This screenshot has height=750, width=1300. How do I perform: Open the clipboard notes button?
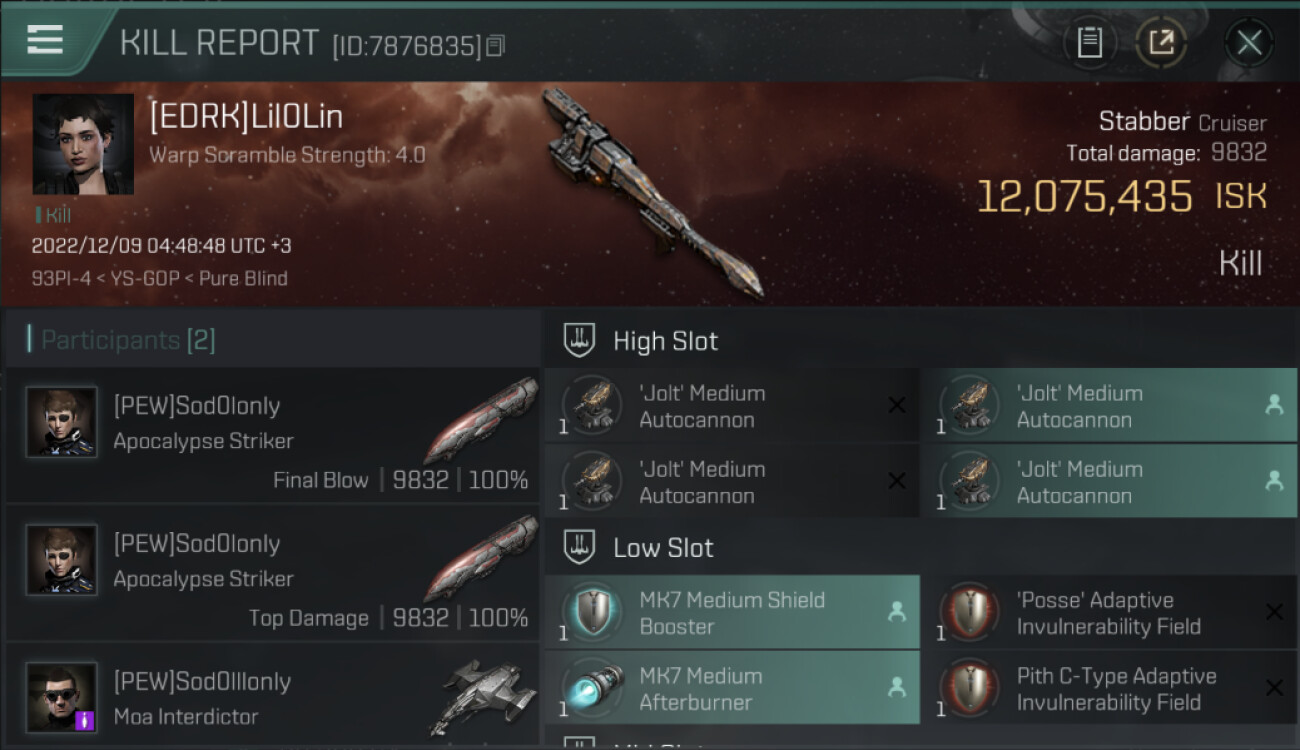pos(1089,43)
